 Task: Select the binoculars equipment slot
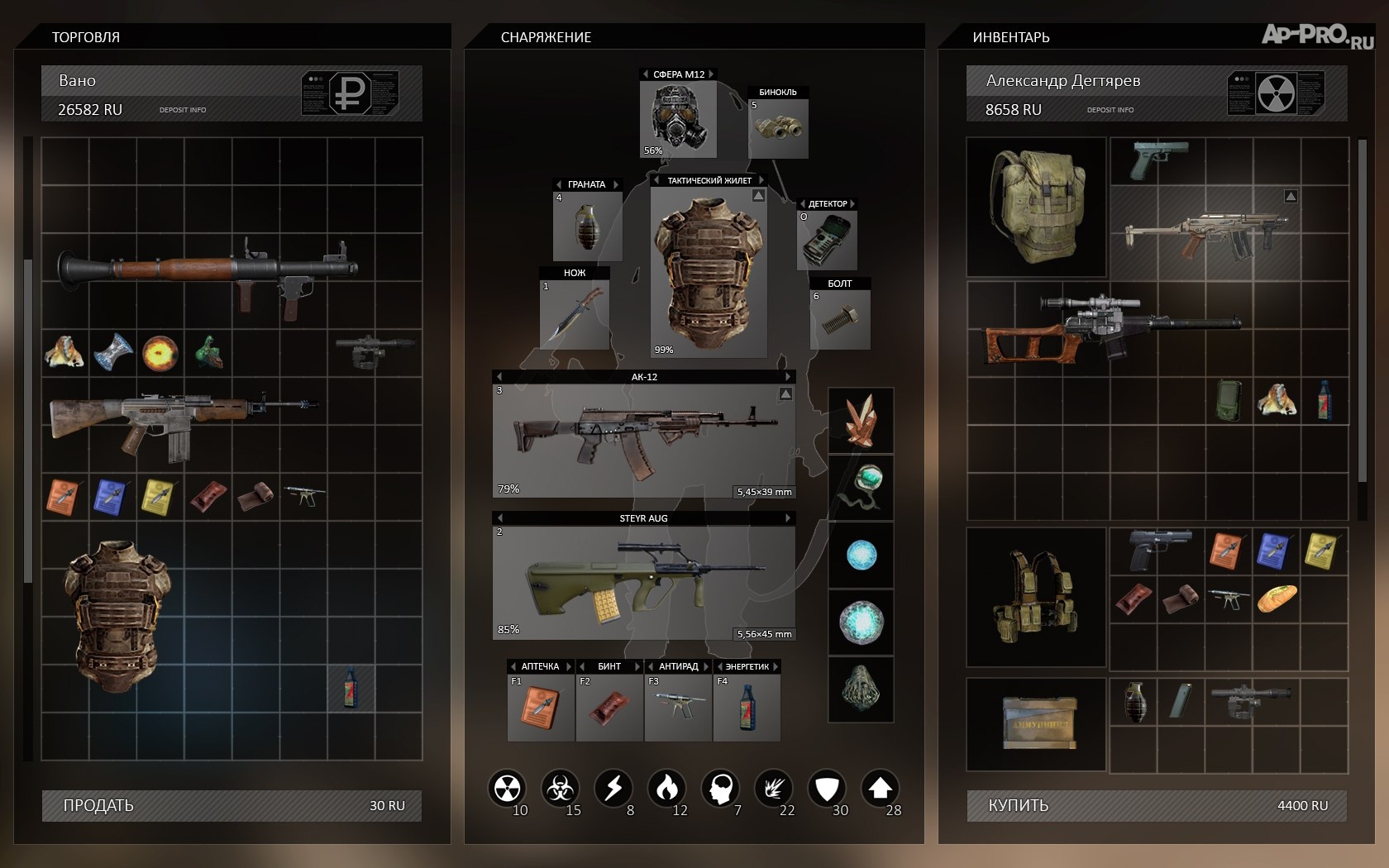[778, 128]
